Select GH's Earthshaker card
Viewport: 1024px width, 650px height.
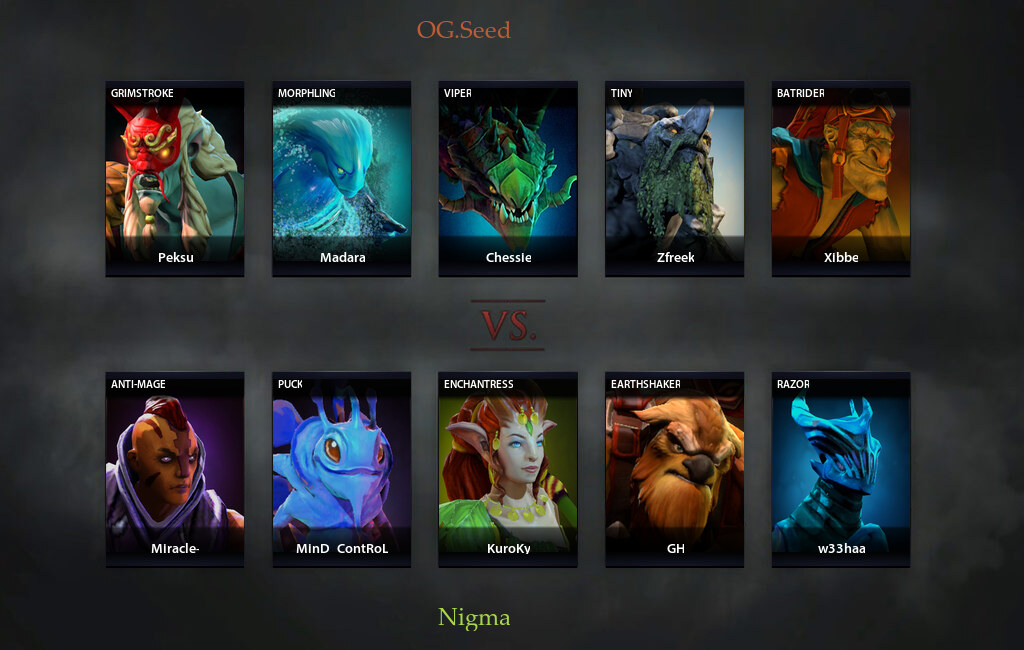[x=675, y=469]
